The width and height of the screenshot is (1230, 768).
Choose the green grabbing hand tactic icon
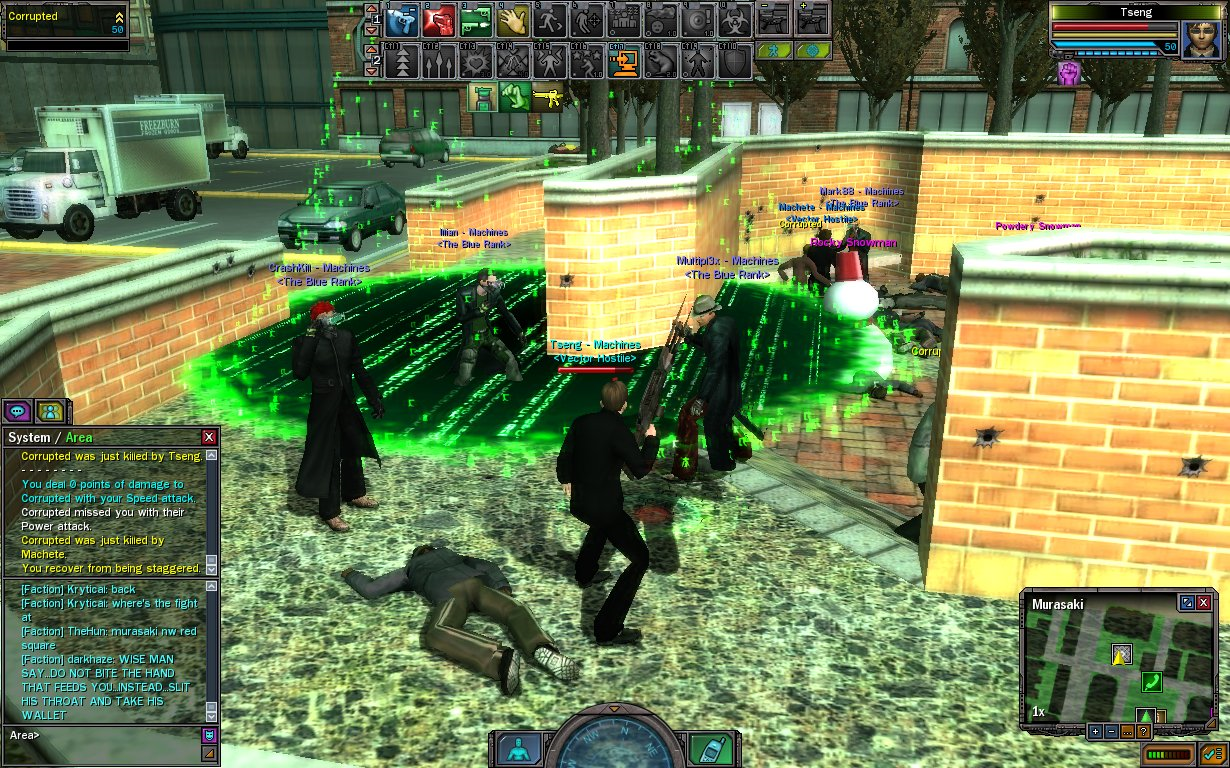[x=515, y=97]
